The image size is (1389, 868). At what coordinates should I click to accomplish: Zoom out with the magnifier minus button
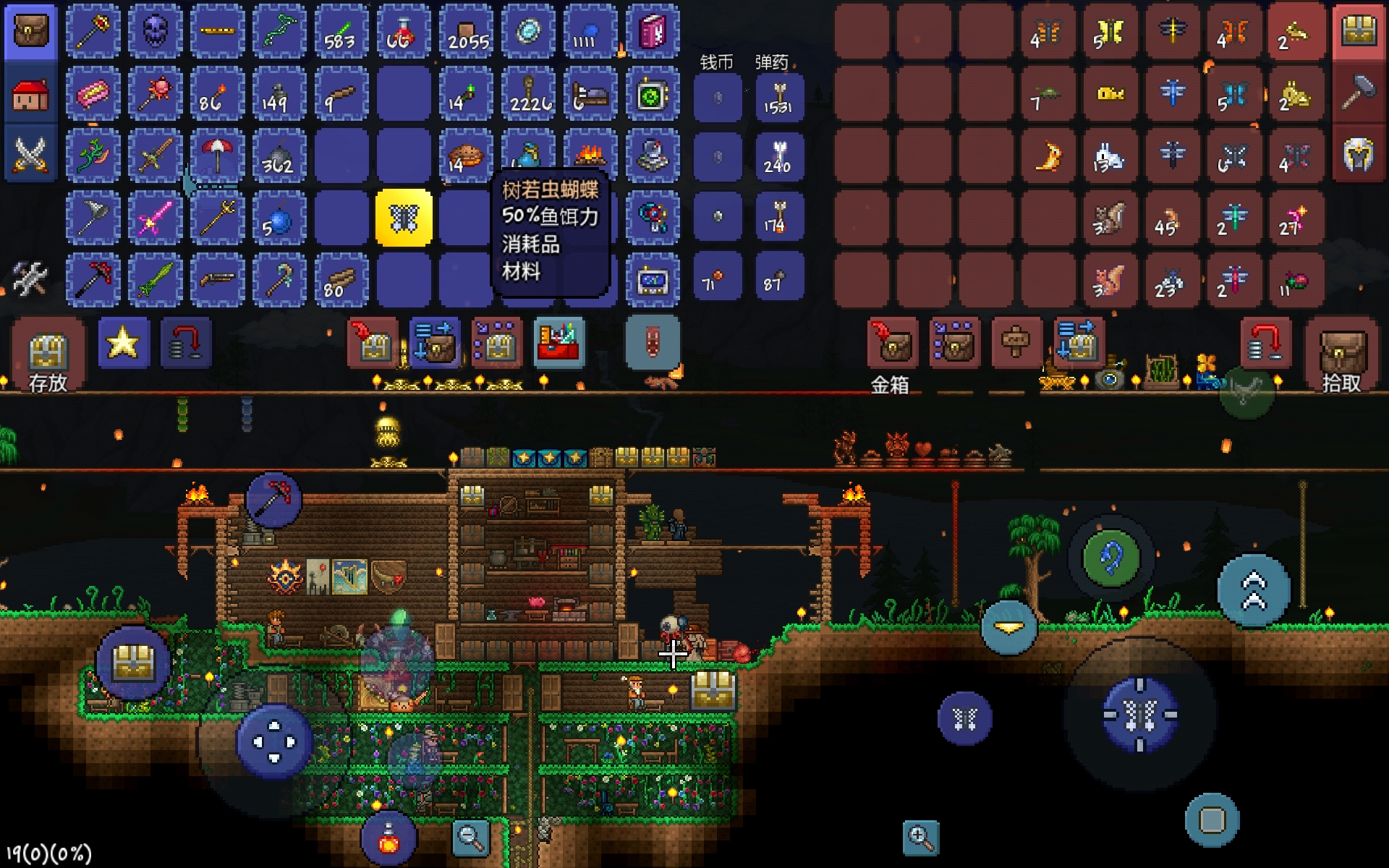click(470, 838)
